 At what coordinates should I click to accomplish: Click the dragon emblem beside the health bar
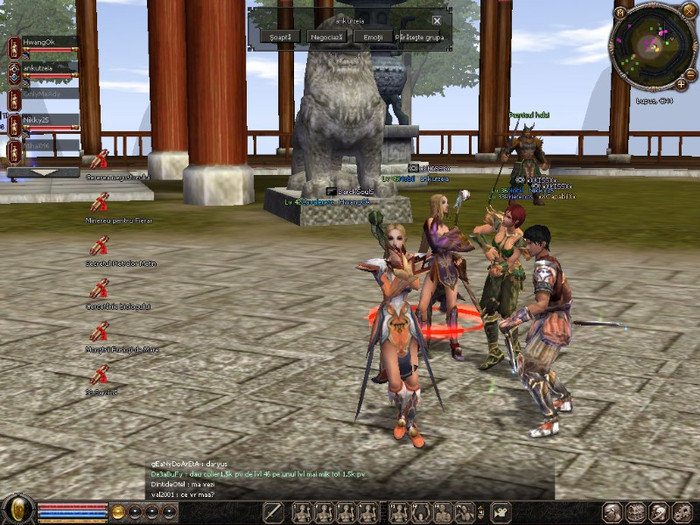(18, 511)
